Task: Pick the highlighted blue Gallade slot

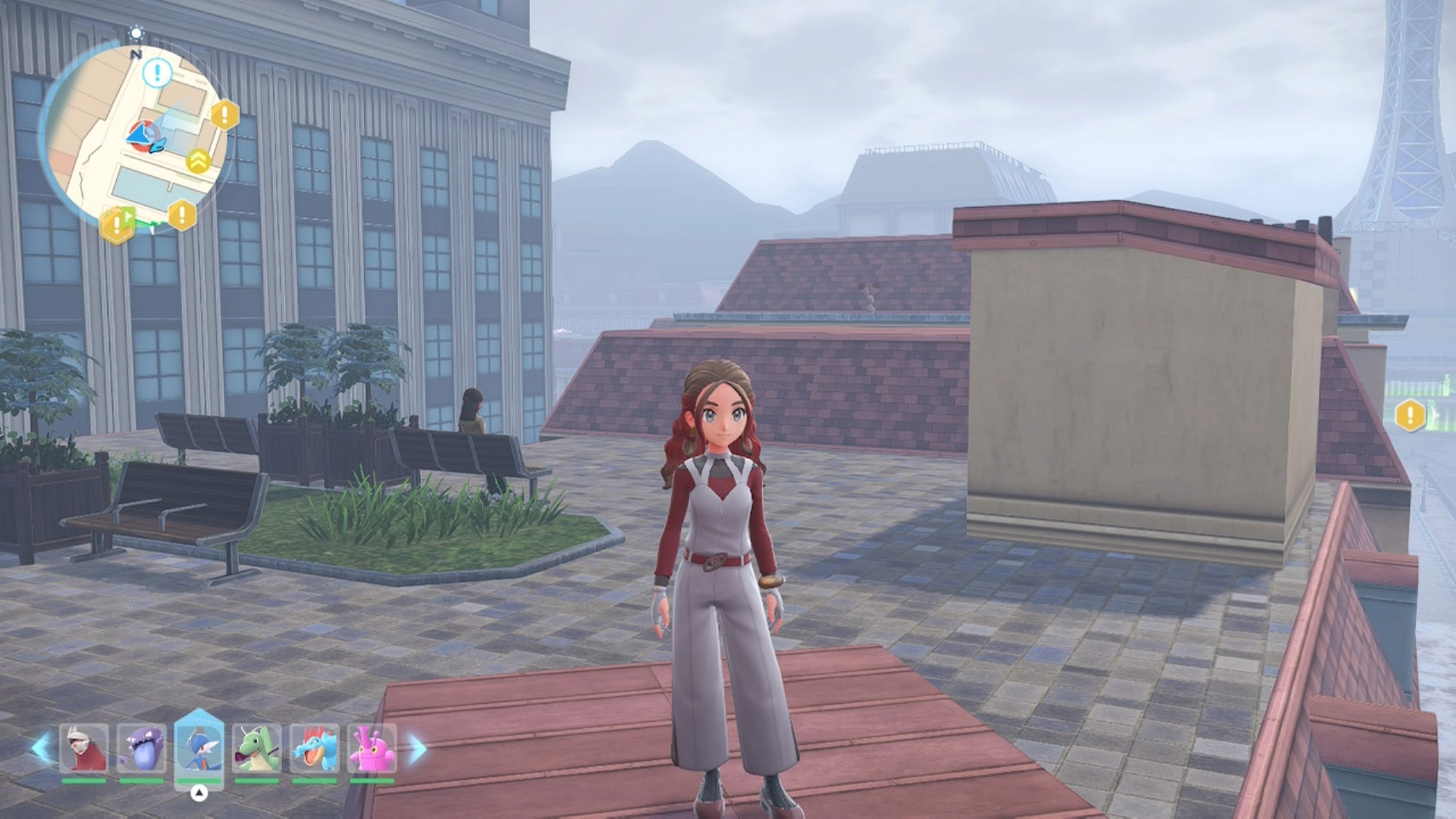Action: pyautogui.click(x=199, y=748)
